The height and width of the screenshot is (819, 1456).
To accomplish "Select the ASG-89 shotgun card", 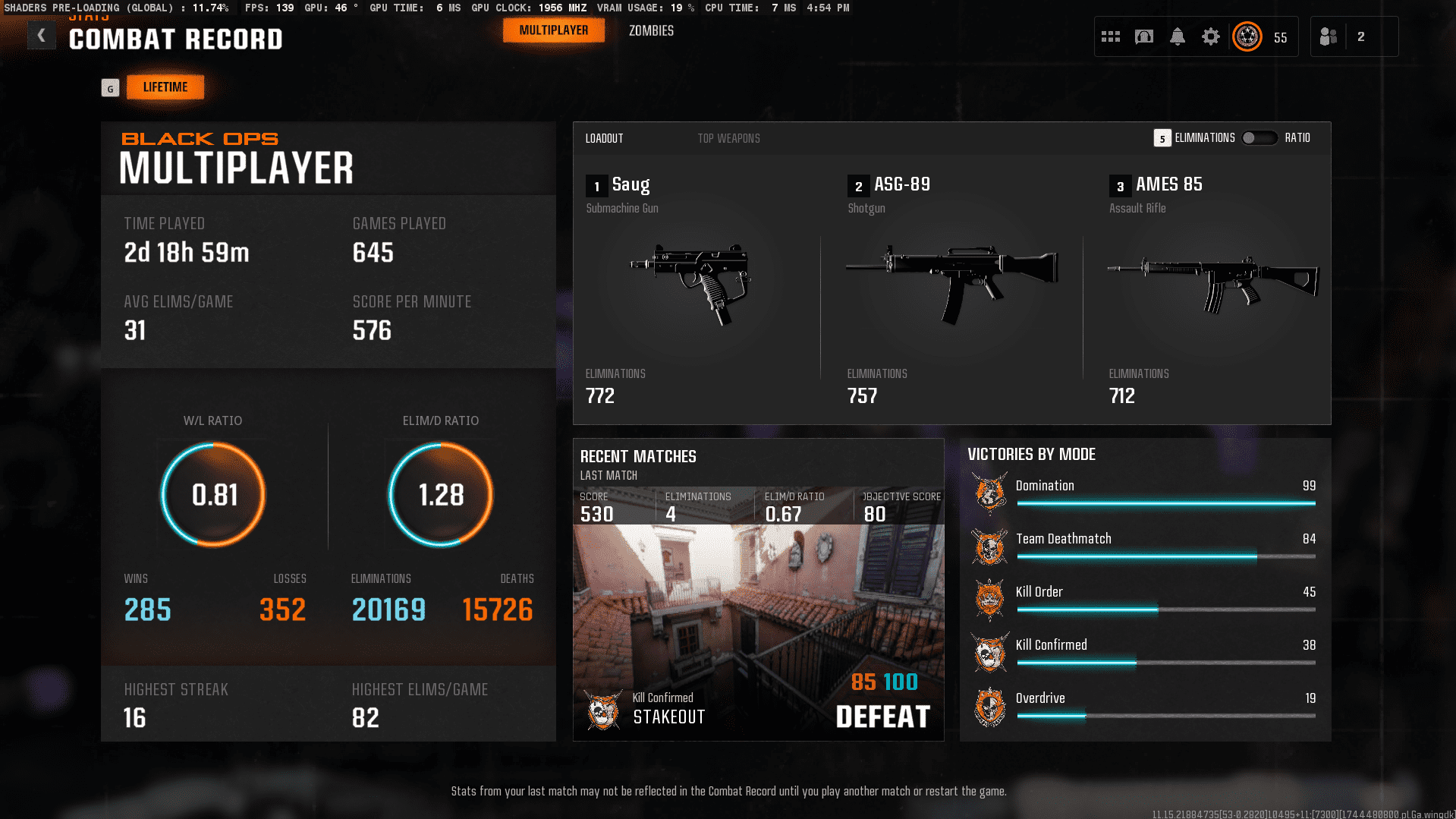I will [951, 288].
